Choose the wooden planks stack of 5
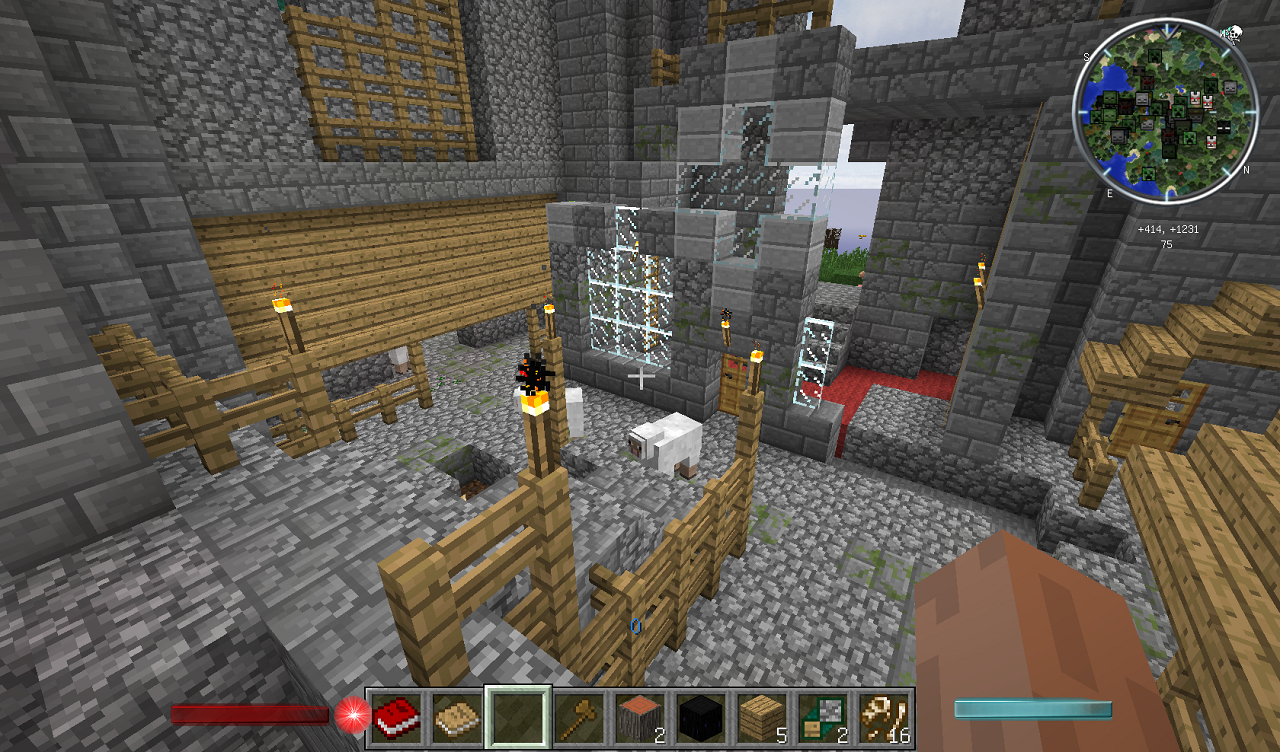The image size is (1280, 752). 761,717
